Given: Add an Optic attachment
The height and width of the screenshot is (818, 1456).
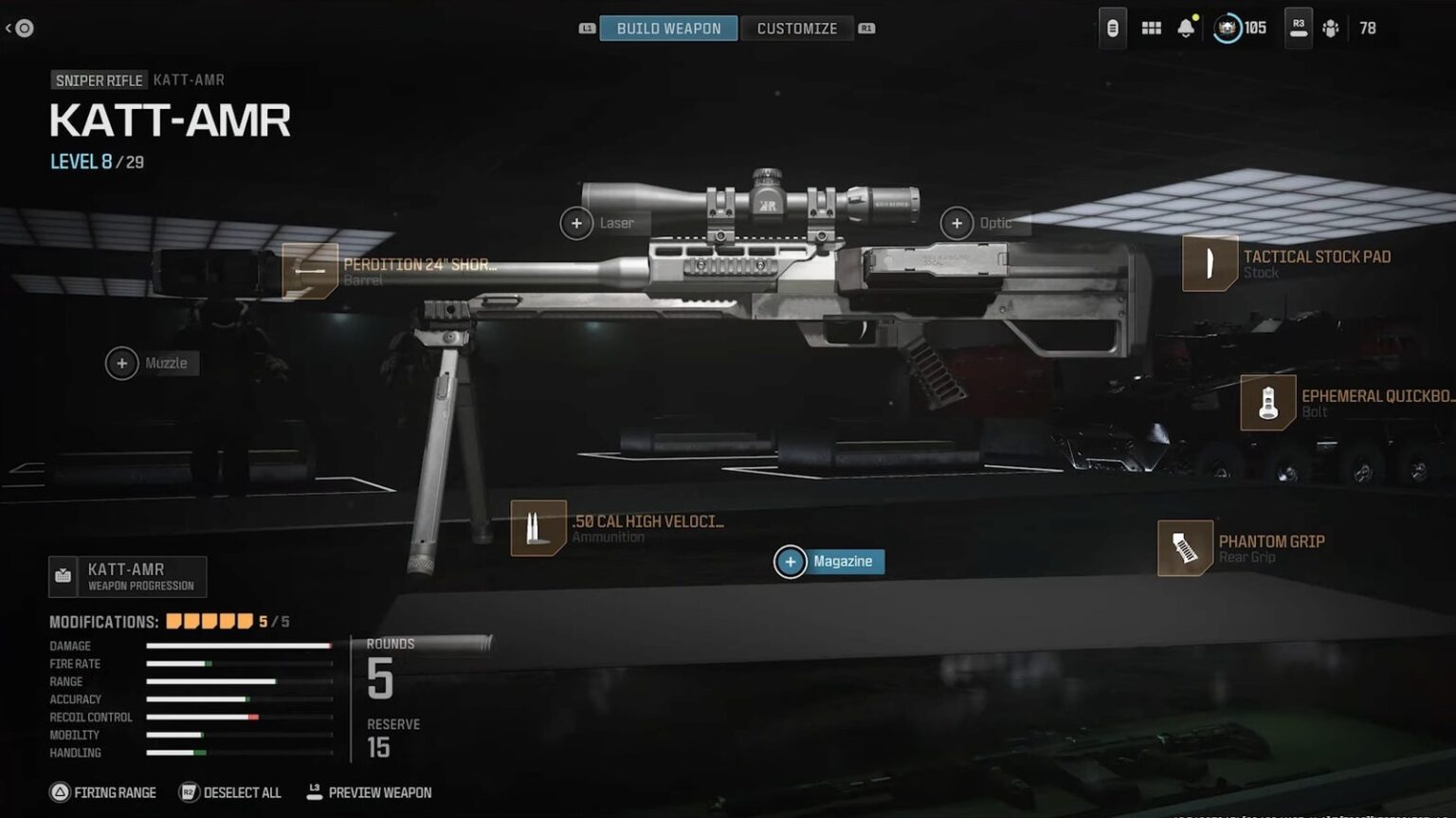Looking at the screenshot, I should point(956,224).
